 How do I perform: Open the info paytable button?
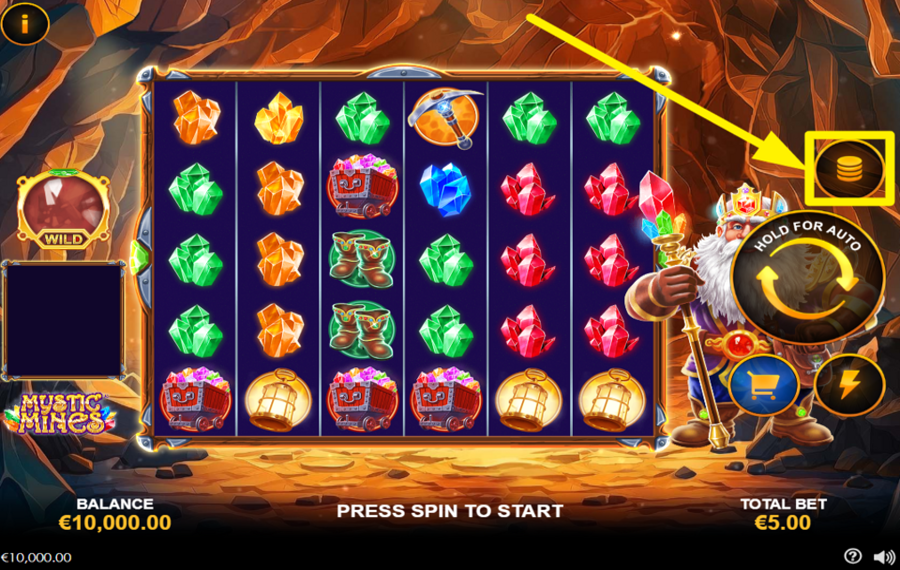click(24, 23)
